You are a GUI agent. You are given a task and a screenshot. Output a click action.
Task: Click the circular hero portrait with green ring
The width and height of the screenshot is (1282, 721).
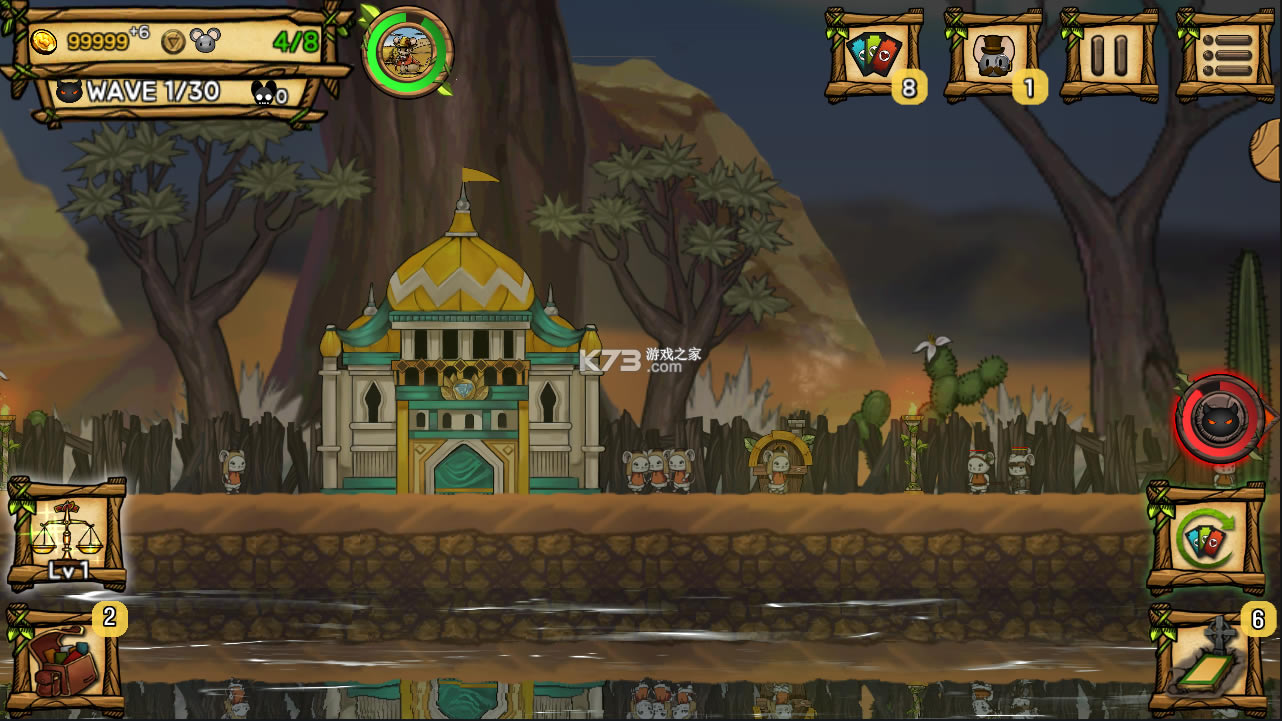click(408, 52)
